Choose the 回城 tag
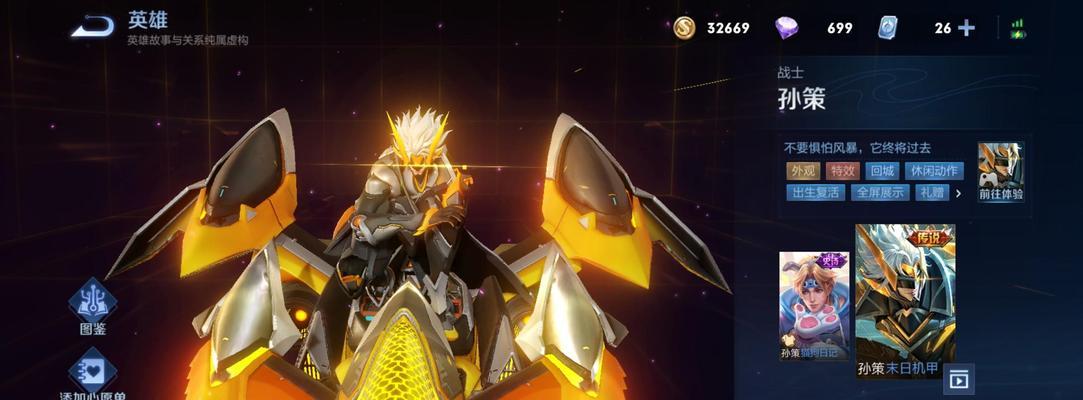Image resolution: width=1083 pixels, height=400 pixels. coord(881,171)
